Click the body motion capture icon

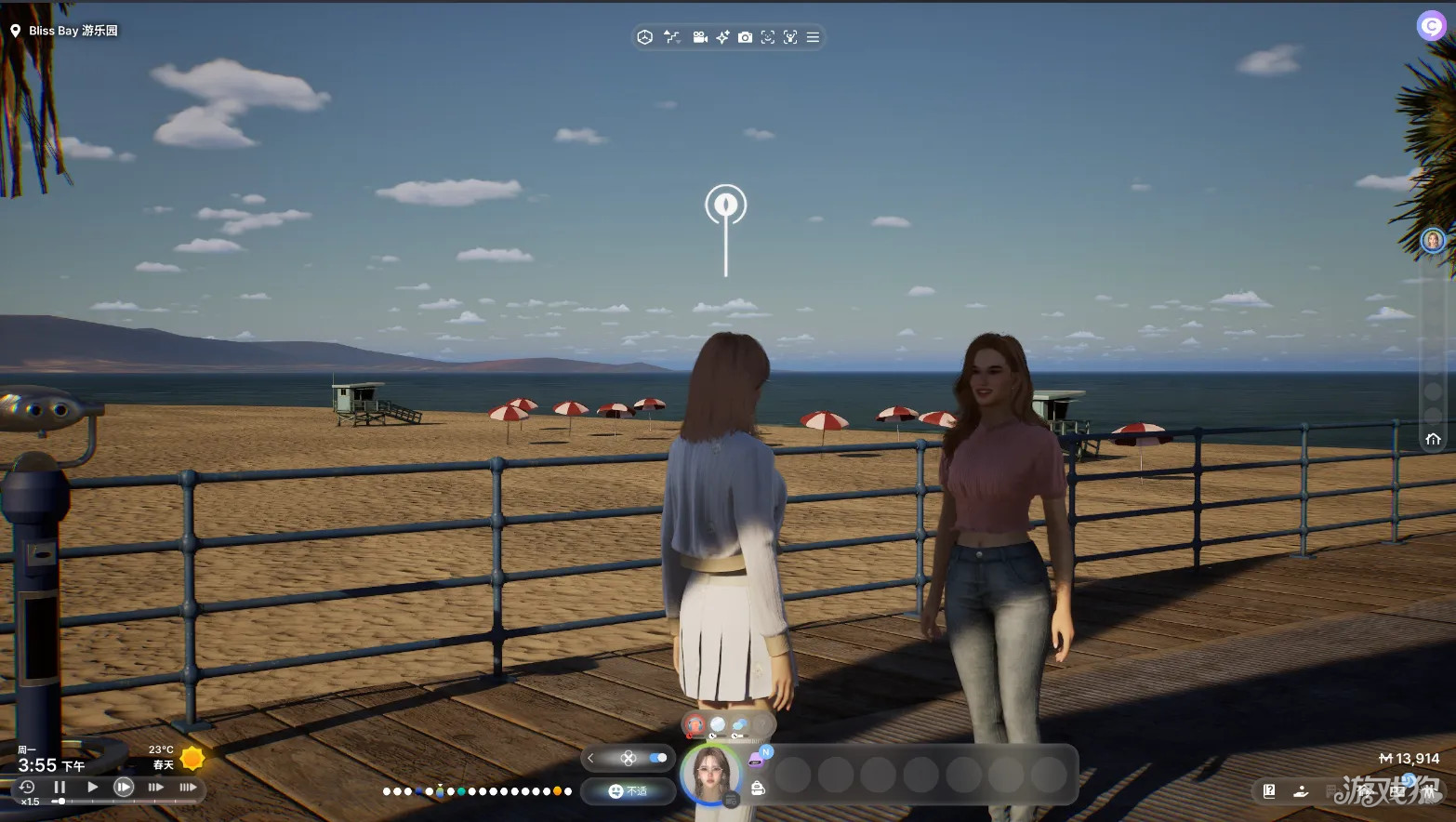(790, 37)
